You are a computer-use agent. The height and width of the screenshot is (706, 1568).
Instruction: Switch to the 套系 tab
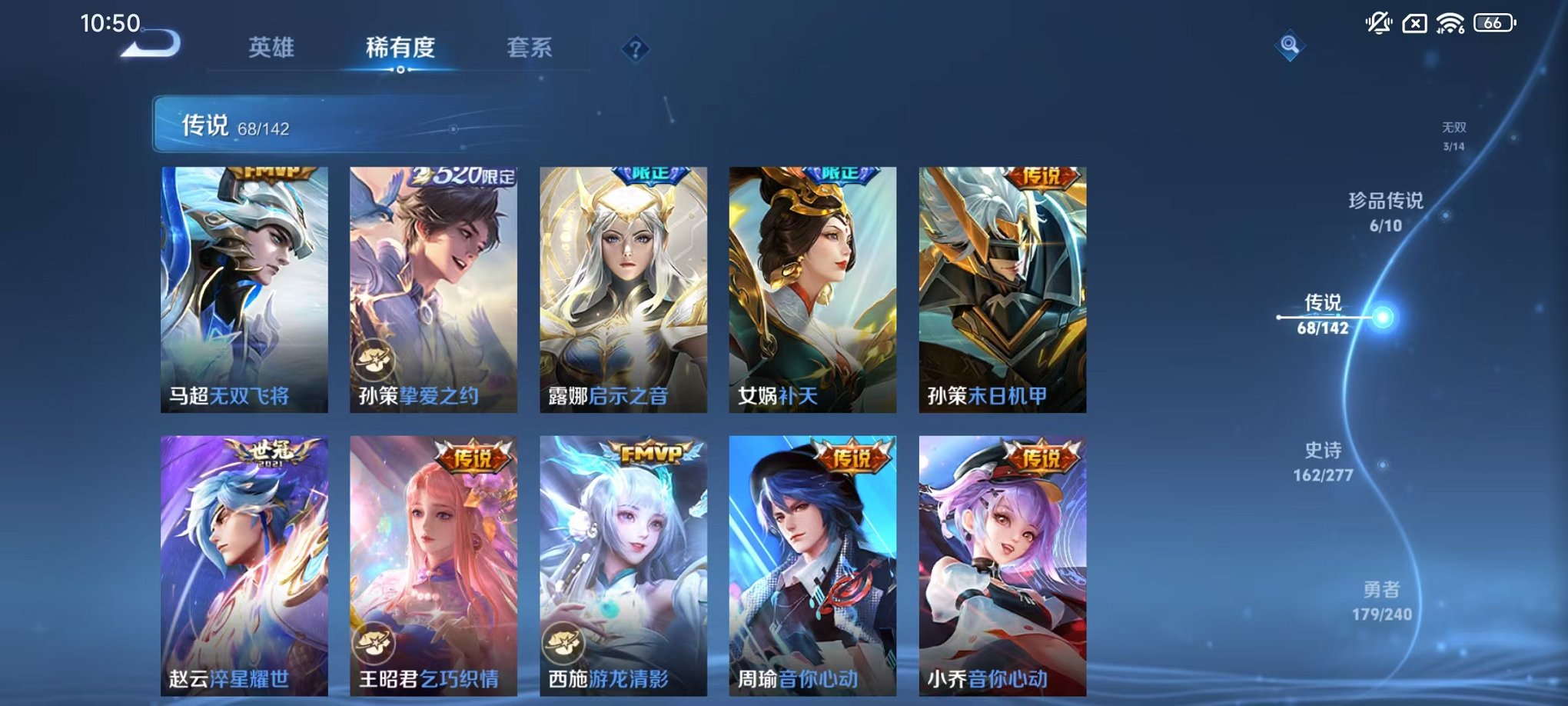(533, 46)
